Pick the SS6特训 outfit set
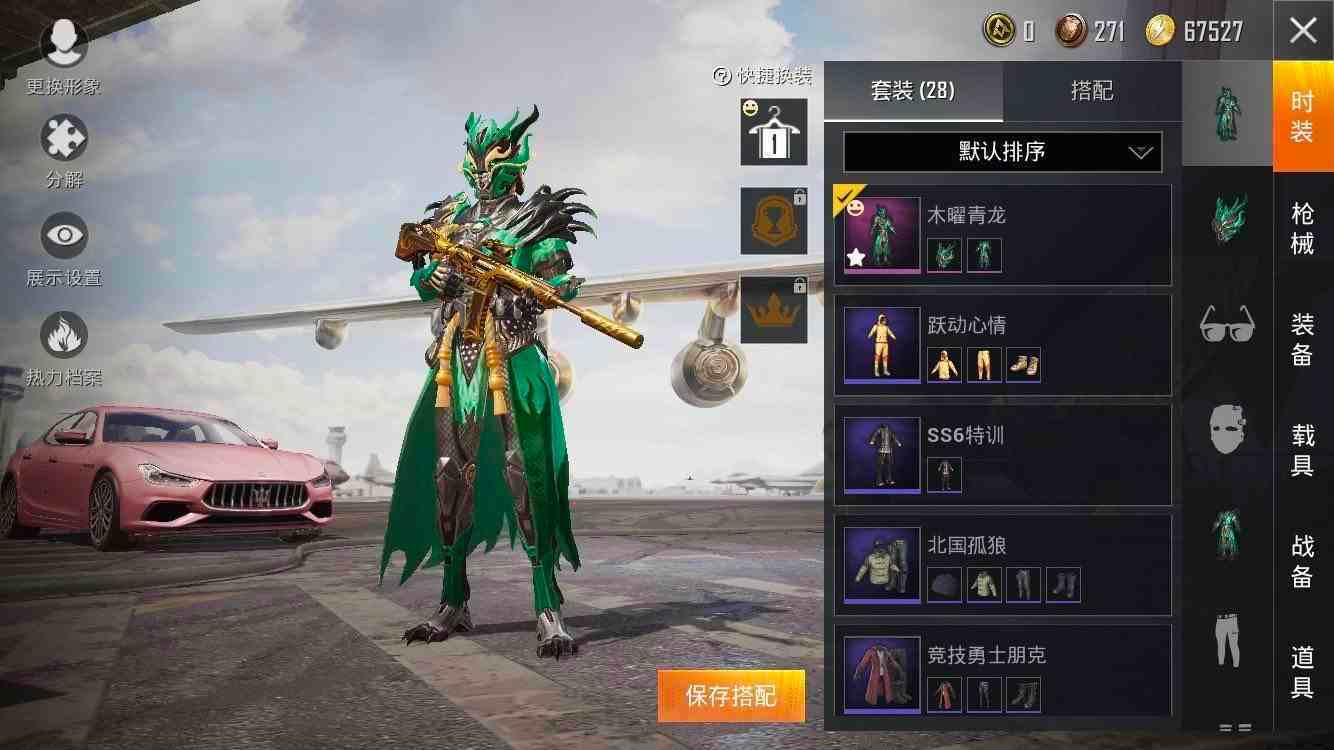The height and width of the screenshot is (750, 1334). [1002, 455]
